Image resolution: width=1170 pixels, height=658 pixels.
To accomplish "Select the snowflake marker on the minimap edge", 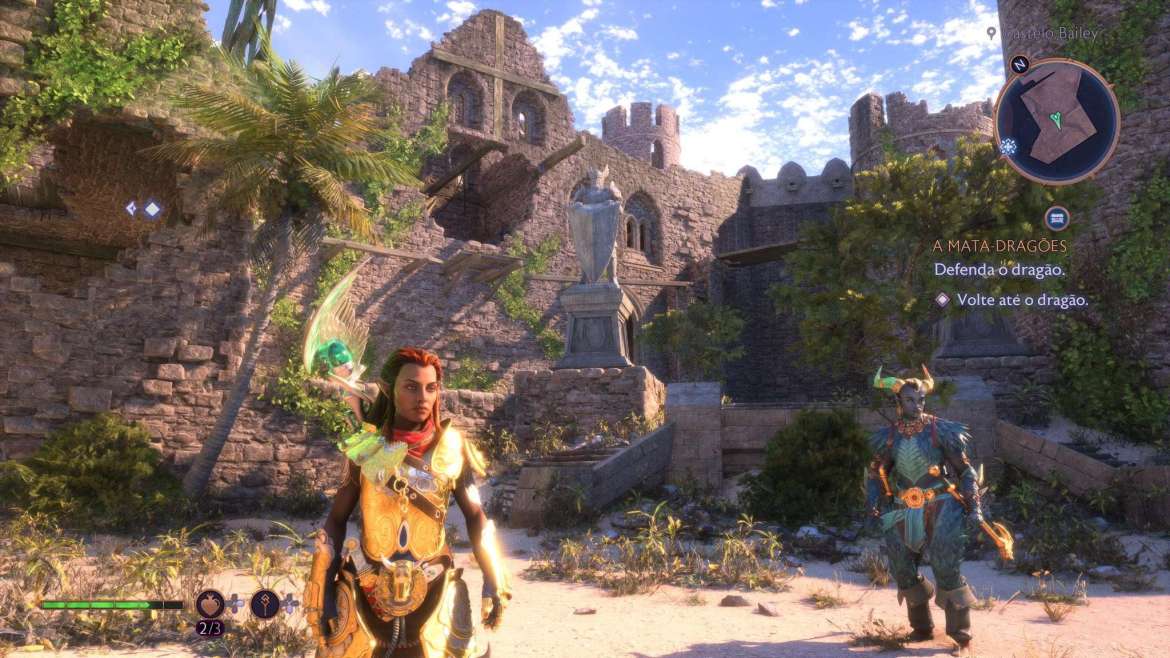I will pos(1006,147).
